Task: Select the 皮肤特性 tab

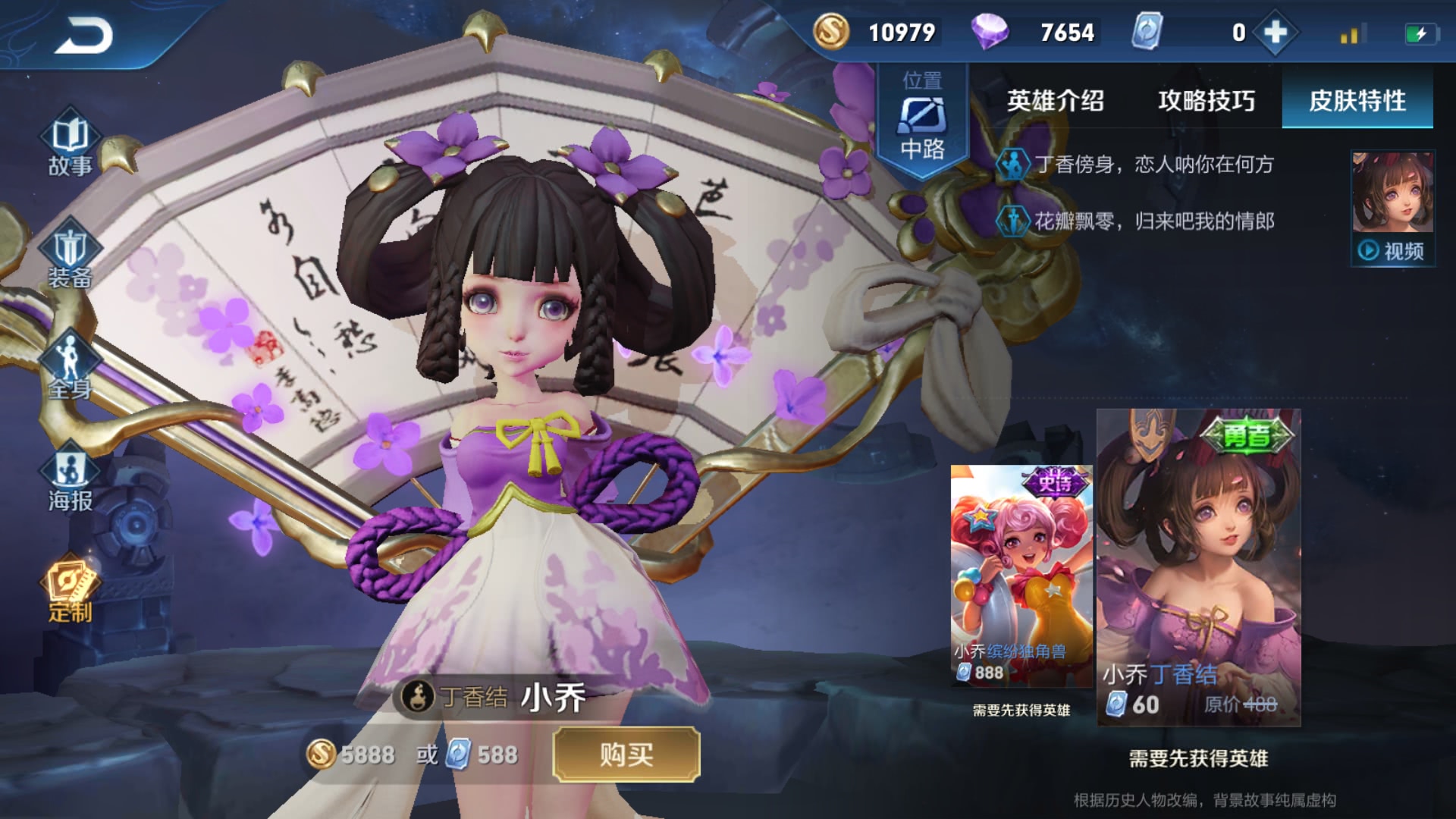Action: [x=1357, y=101]
